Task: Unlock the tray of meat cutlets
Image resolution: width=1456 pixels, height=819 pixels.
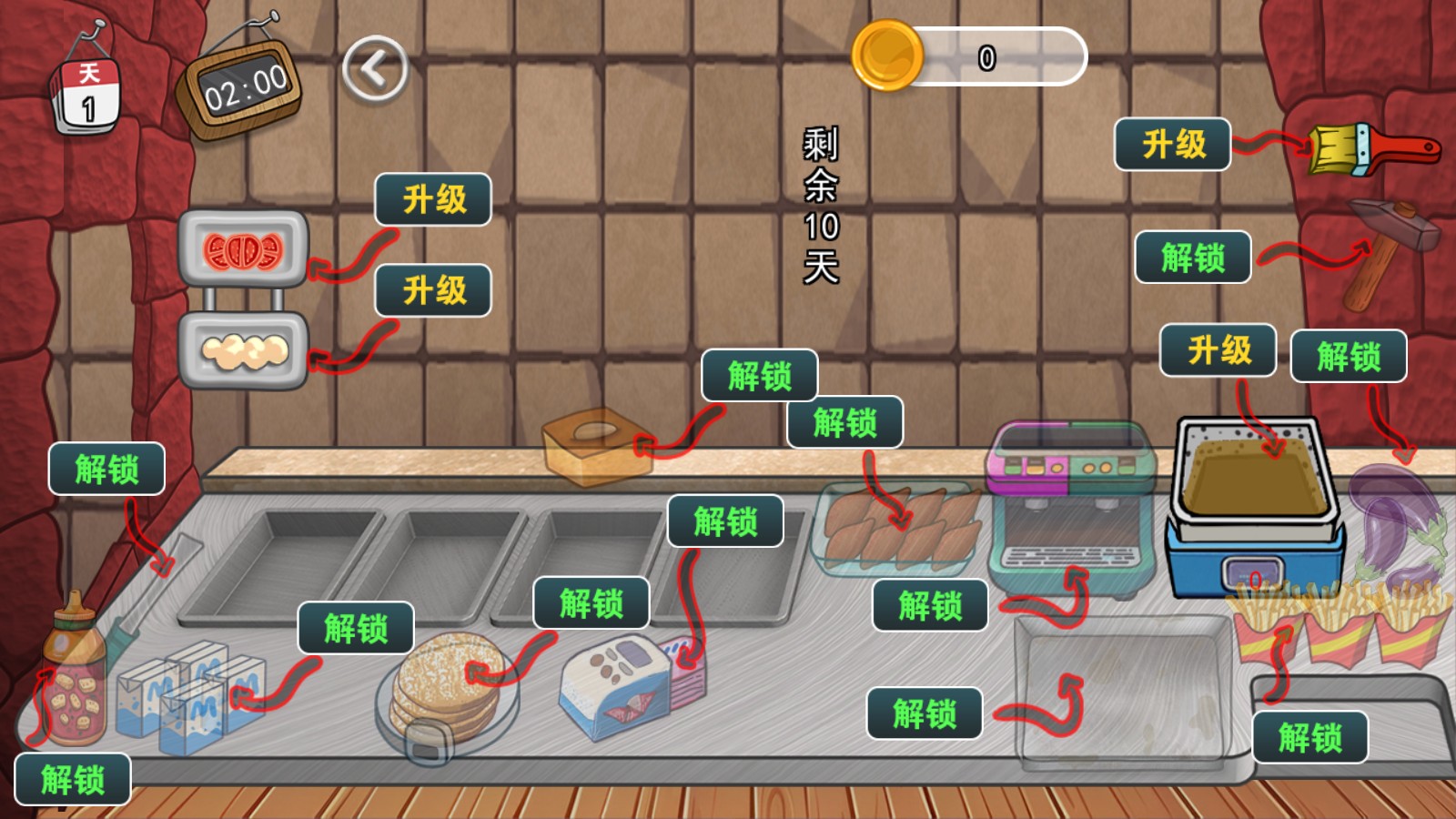Action: coord(844,422)
